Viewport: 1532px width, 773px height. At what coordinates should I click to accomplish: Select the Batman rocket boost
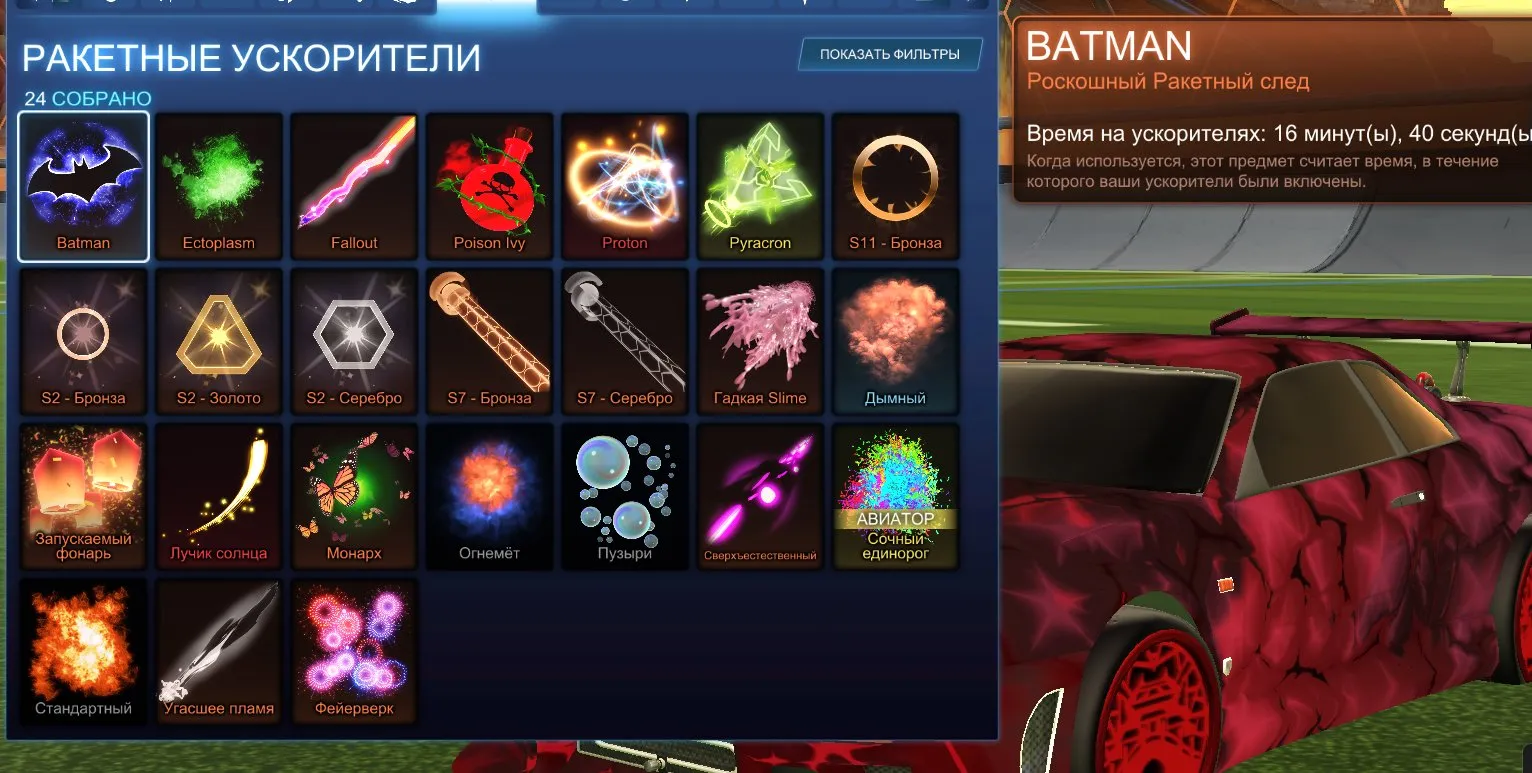(x=83, y=186)
